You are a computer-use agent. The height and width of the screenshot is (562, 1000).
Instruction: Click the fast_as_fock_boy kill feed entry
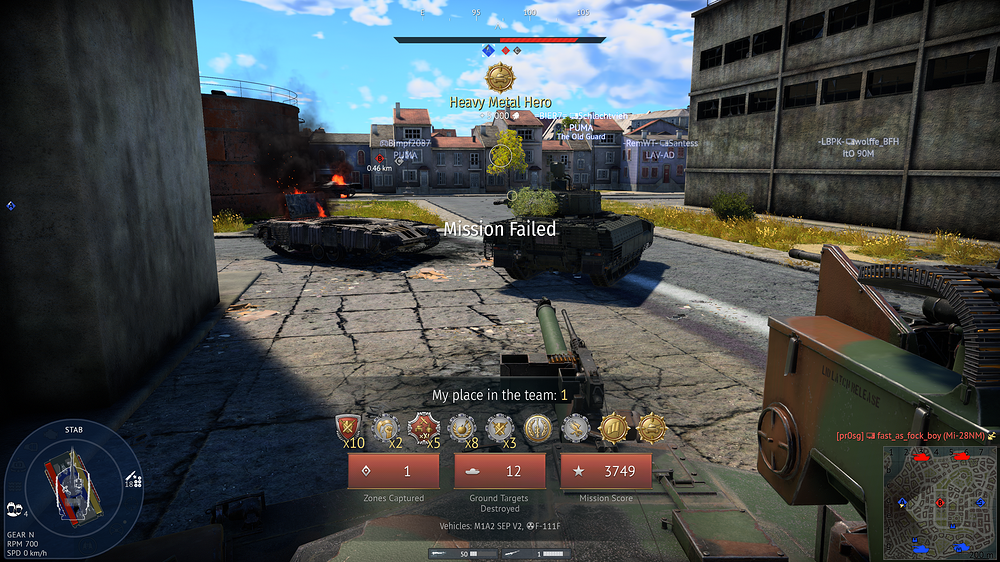tap(908, 437)
